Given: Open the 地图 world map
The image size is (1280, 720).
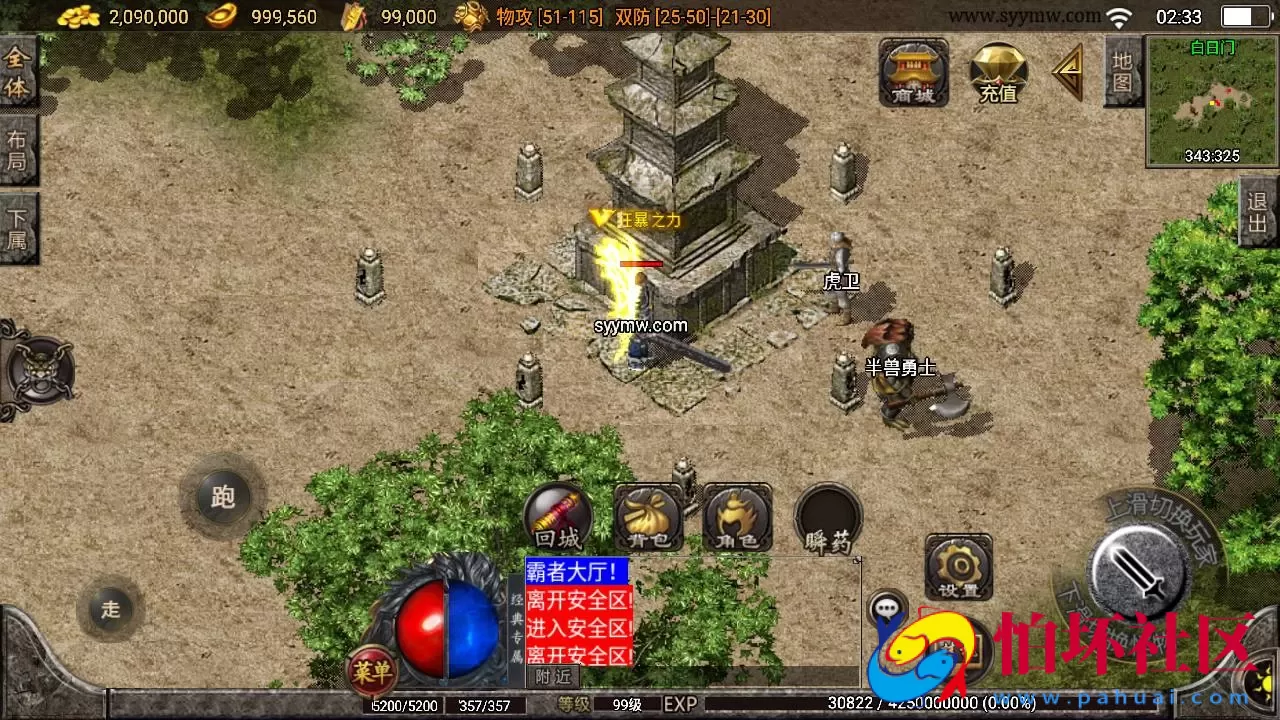Looking at the screenshot, I should (1122, 70).
